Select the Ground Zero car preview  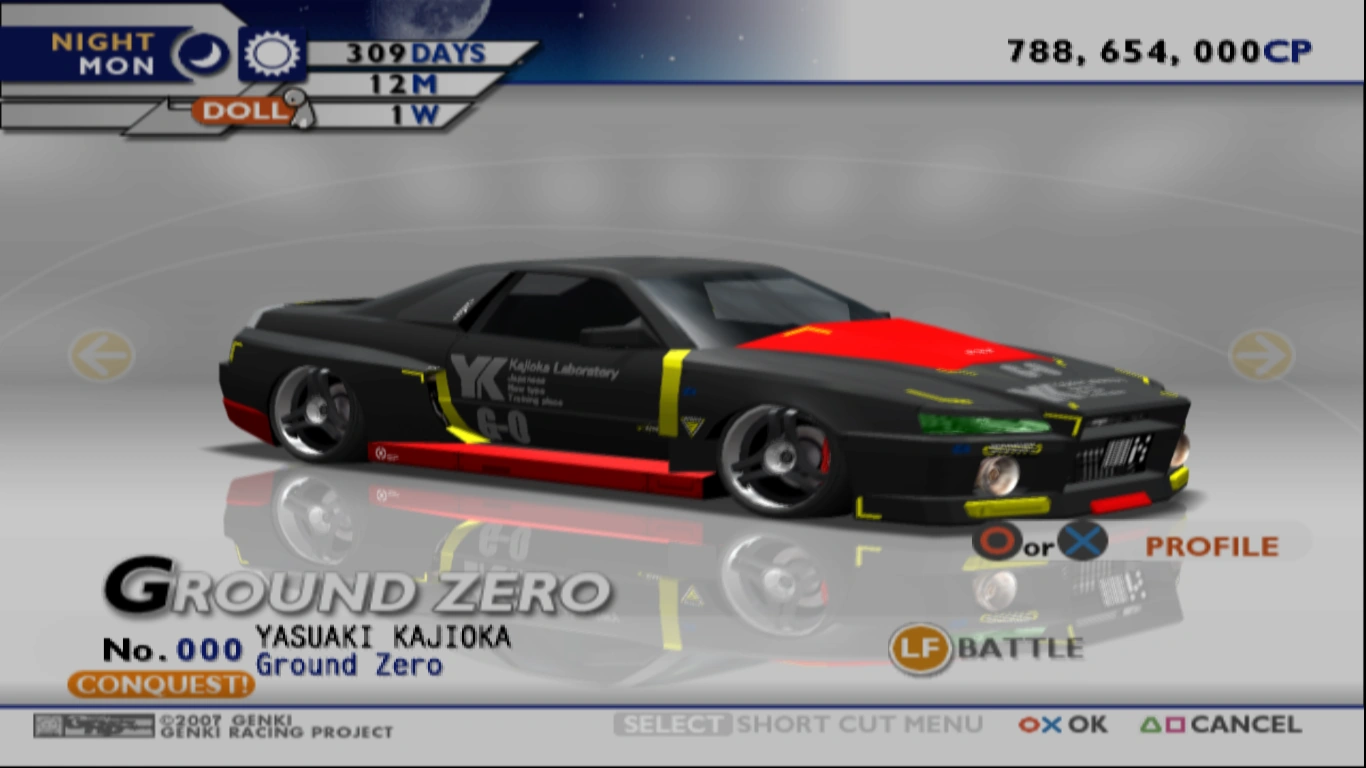pos(700,390)
